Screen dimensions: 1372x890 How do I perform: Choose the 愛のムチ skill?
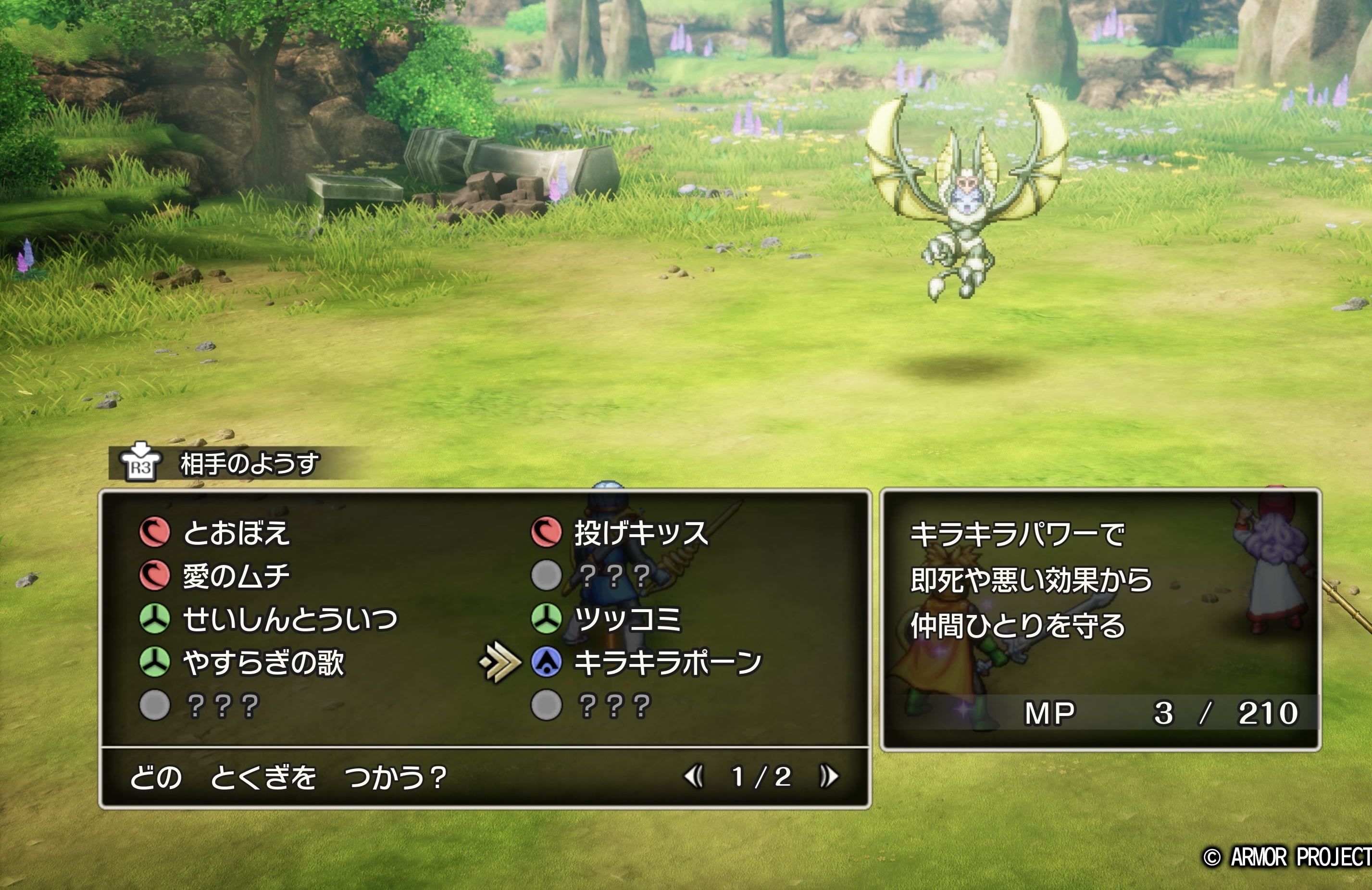tap(236, 576)
